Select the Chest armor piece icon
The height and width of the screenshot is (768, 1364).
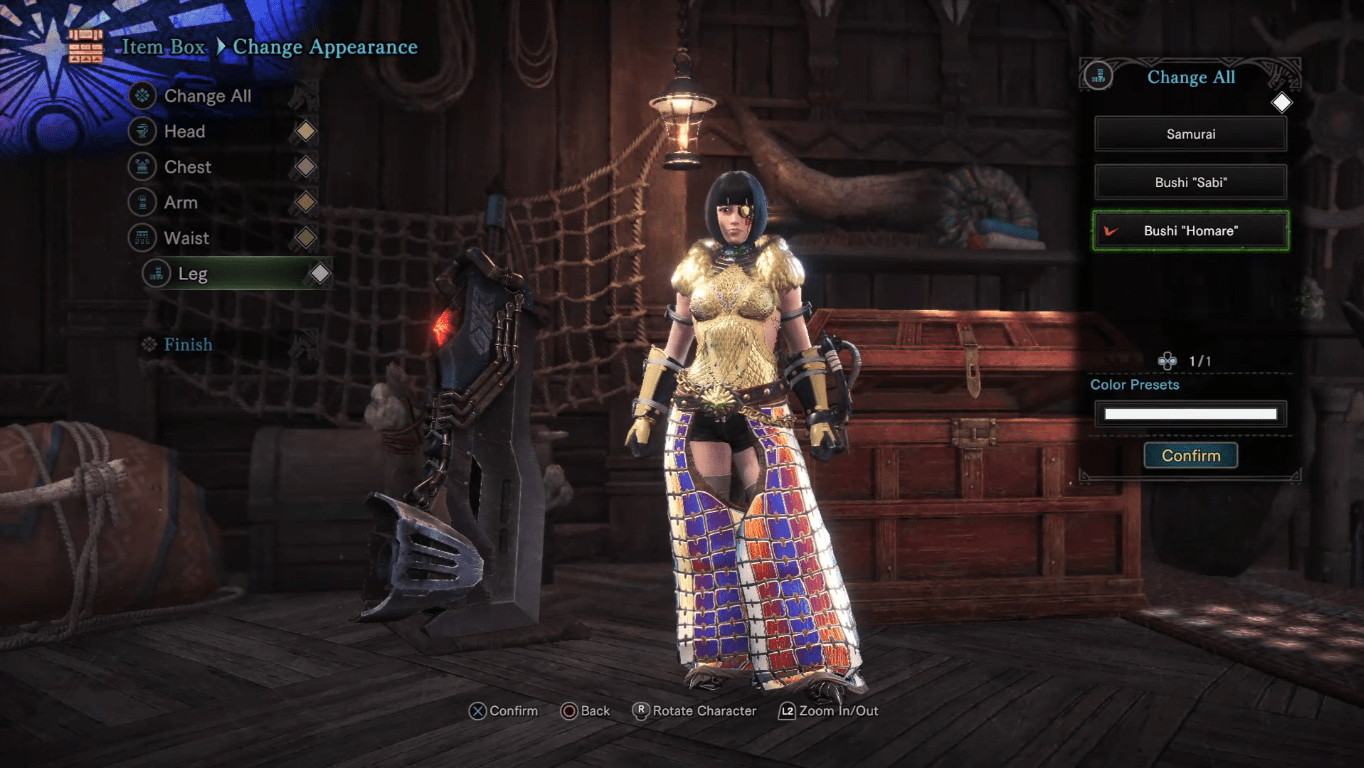tap(142, 166)
